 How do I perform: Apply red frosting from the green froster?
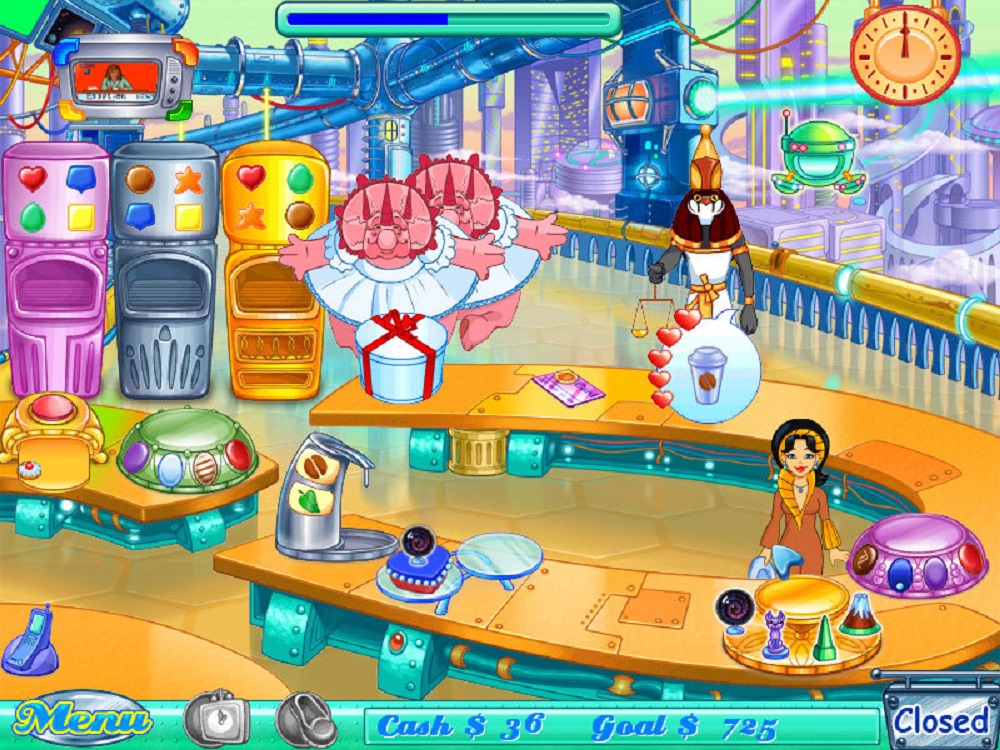pos(237,455)
